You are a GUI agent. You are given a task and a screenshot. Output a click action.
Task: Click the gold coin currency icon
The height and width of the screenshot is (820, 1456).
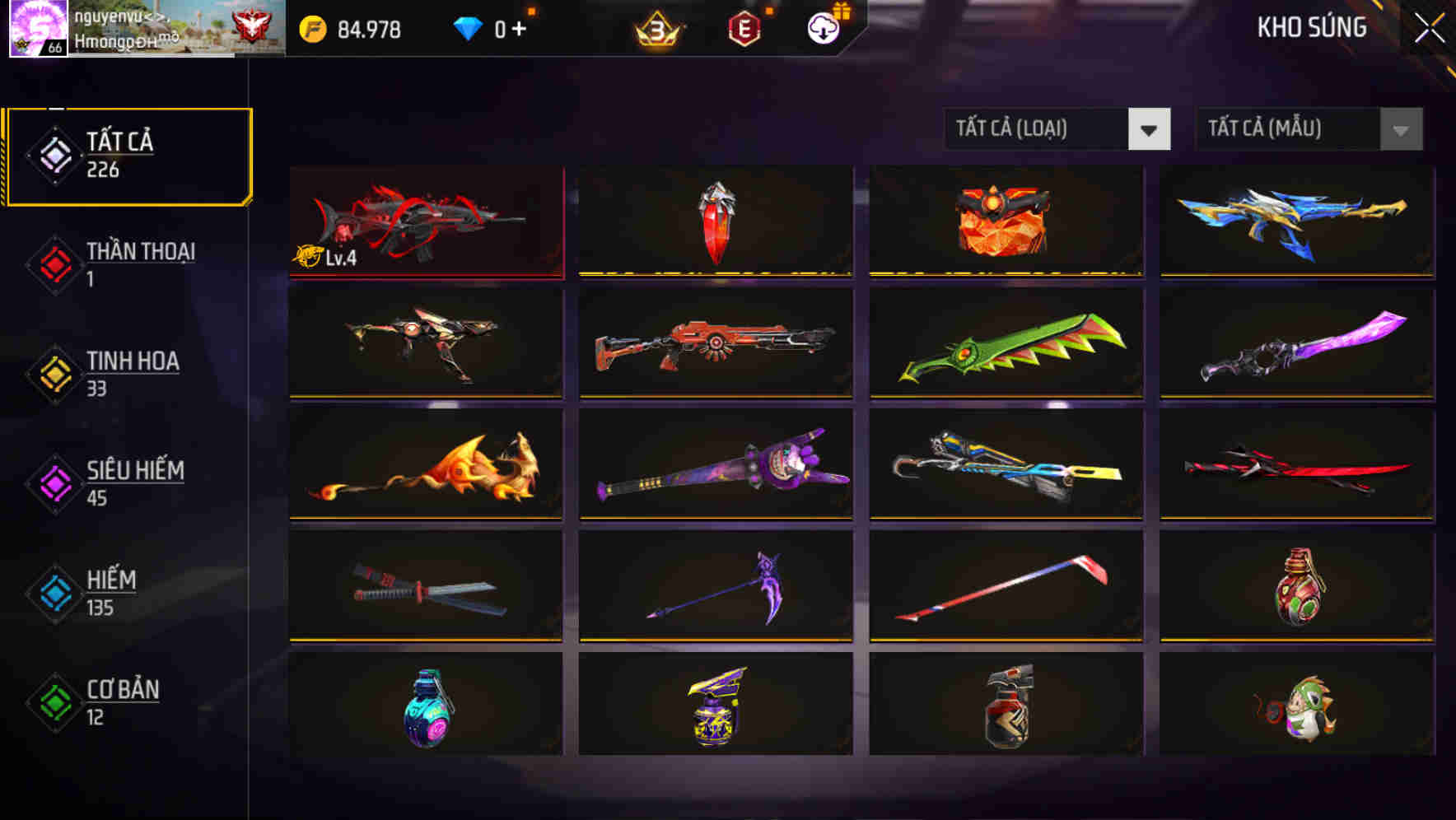(313, 30)
